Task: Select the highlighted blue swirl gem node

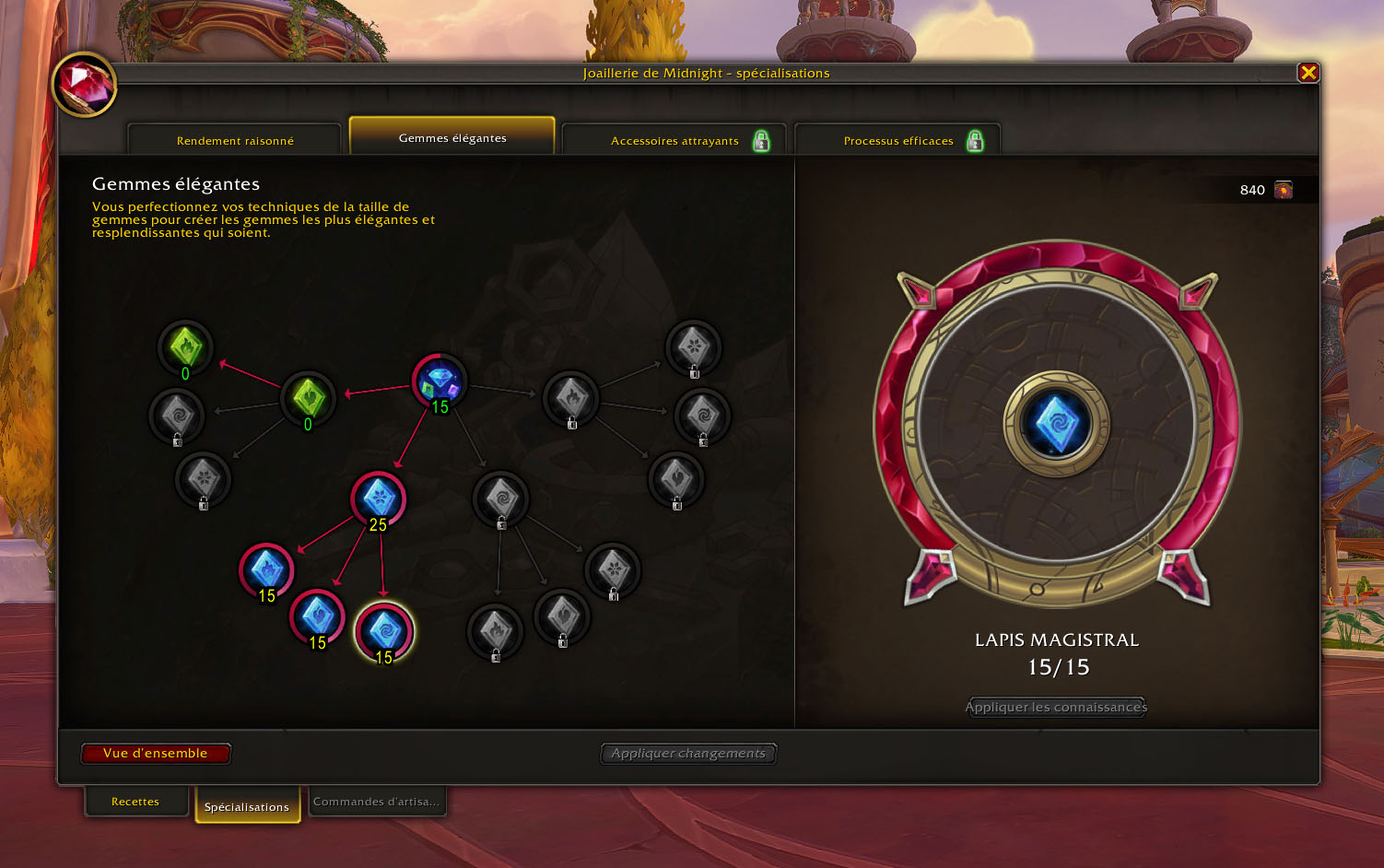Action: [x=384, y=631]
